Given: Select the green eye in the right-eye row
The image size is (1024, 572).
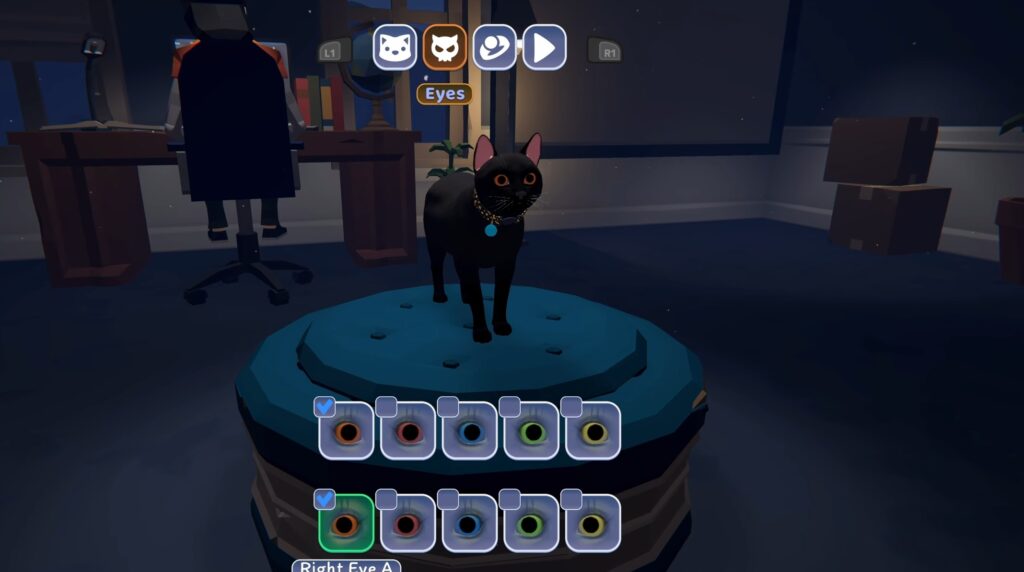Looking at the screenshot, I should click(x=532, y=523).
